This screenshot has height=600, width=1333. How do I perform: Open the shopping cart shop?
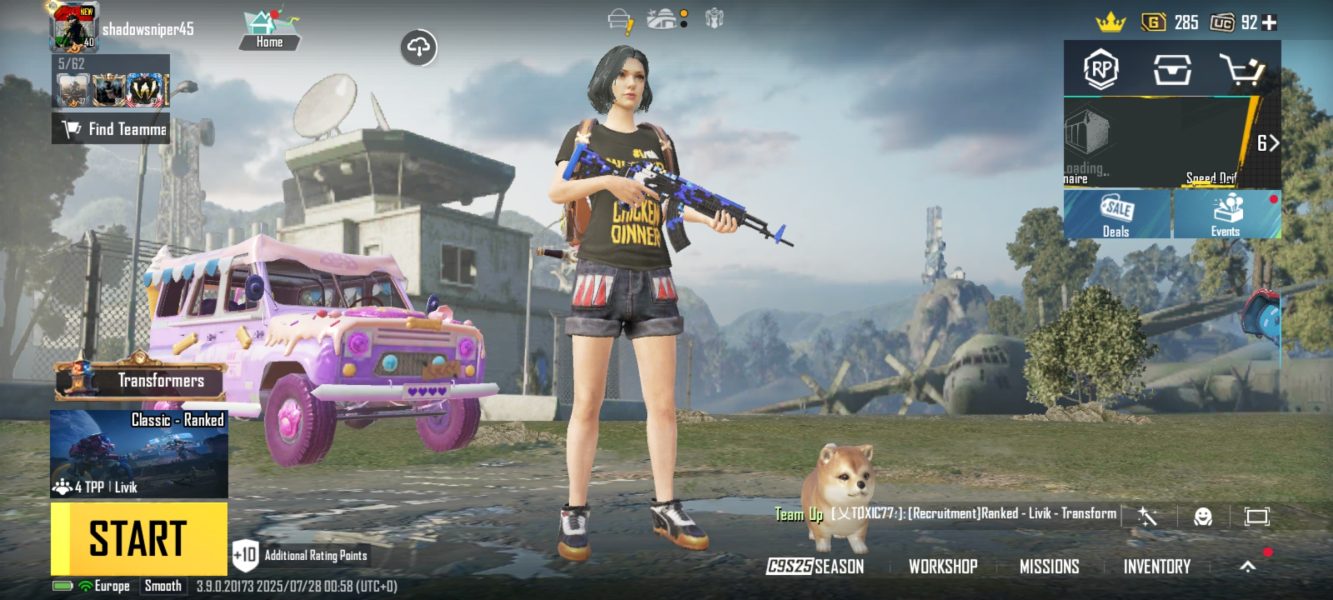[x=1241, y=70]
